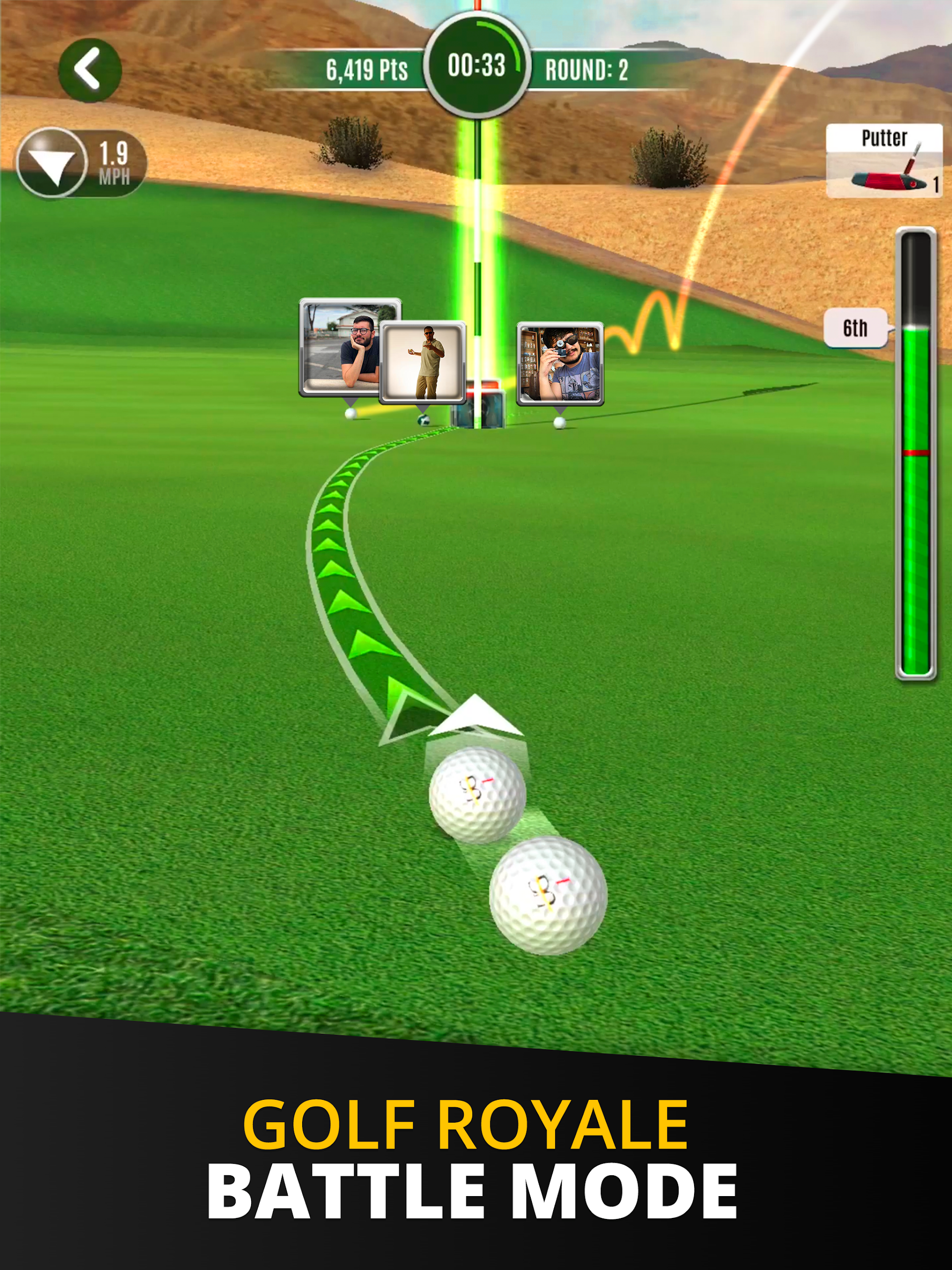This screenshot has height=1270, width=952.
Task: Click the vertical shot power meter
Action: (x=916, y=453)
